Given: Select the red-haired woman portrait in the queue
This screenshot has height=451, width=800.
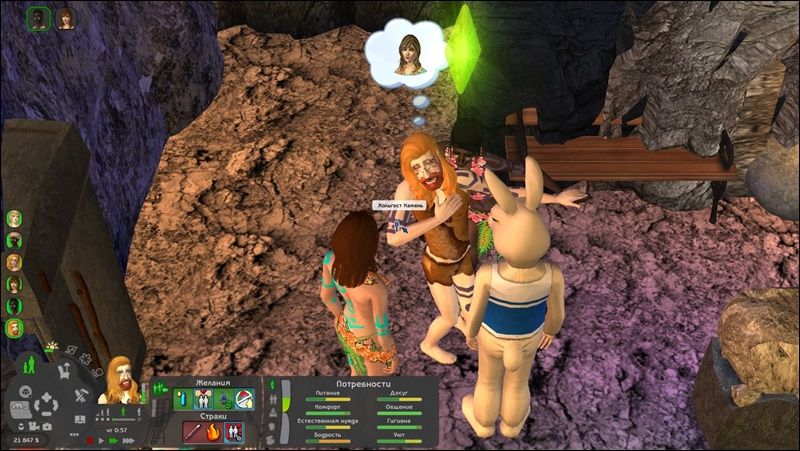Looking at the screenshot, I should pos(65,19).
